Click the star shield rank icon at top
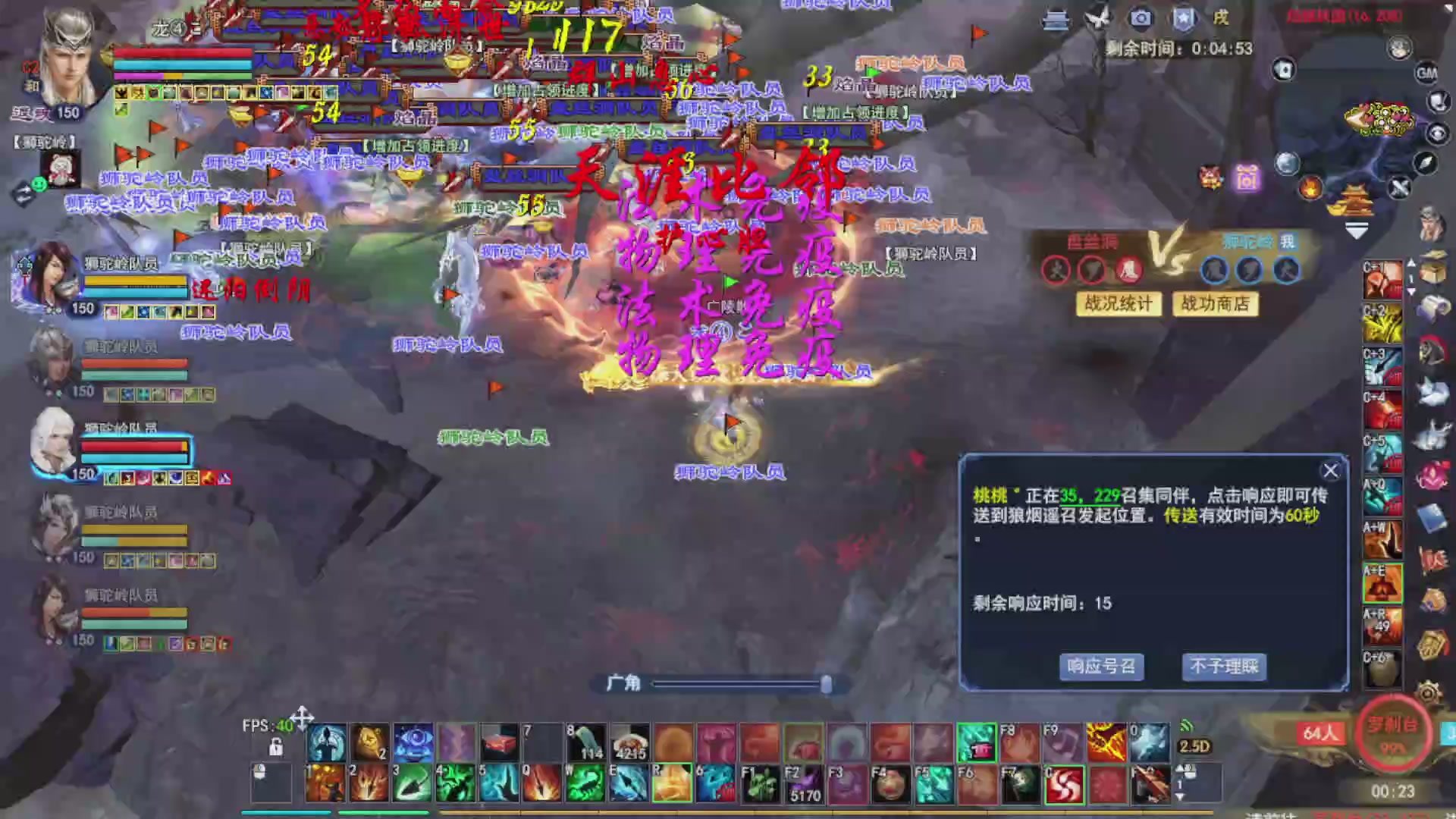This screenshot has width=1456, height=819. [x=1183, y=18]
